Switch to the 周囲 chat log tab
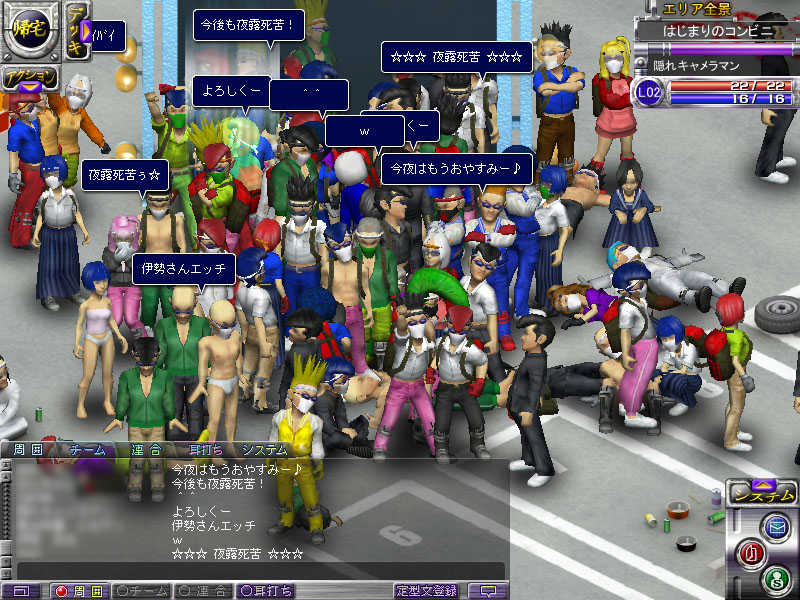 point(28,450)
